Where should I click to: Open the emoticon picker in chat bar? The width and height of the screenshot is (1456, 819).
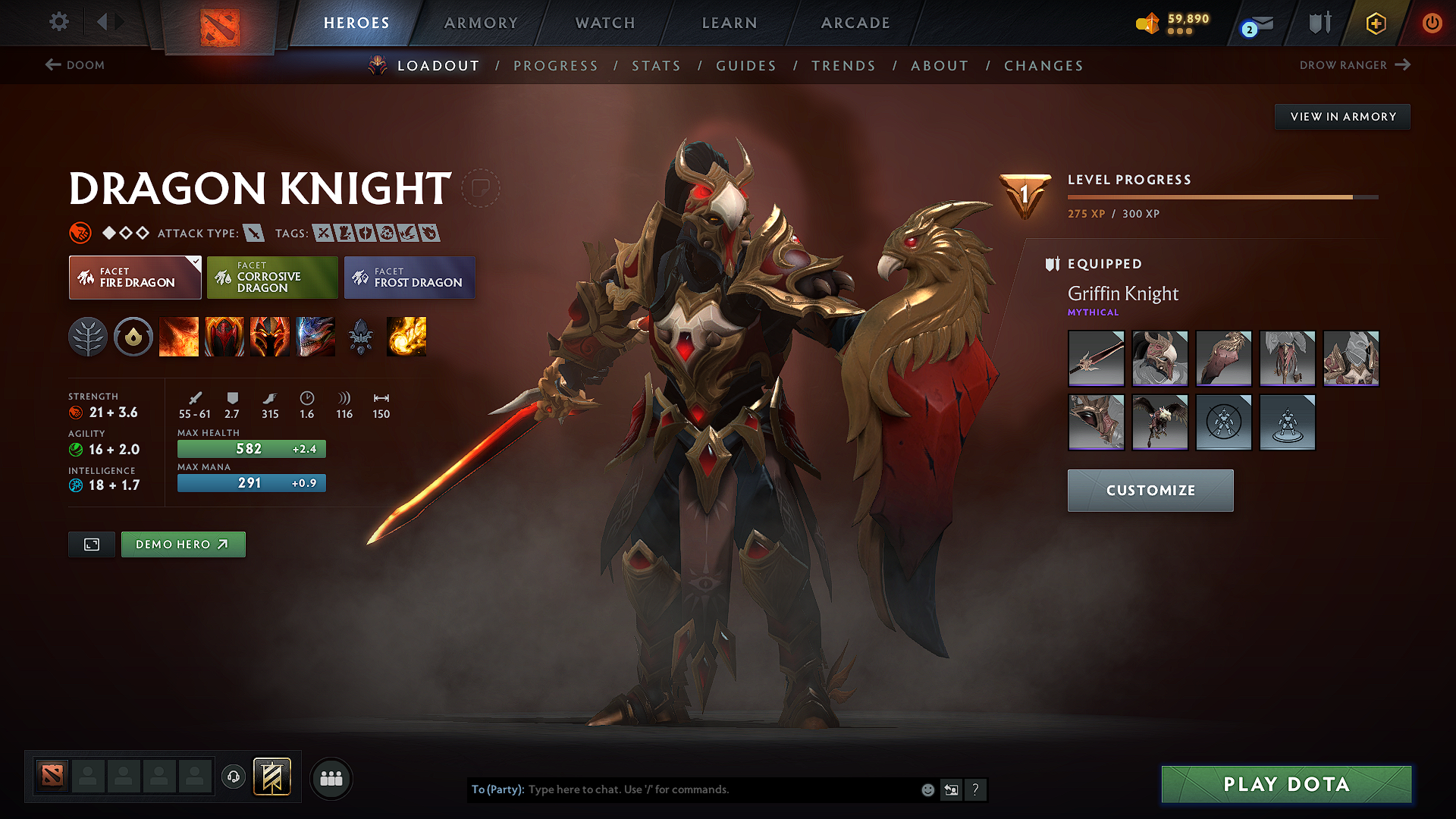(927, 789)
